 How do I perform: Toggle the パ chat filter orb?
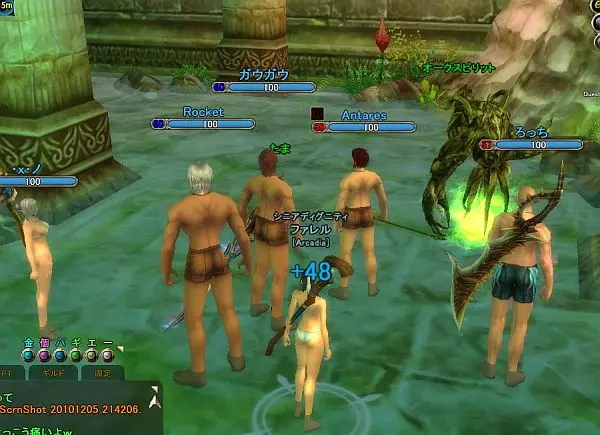(60, 354)
